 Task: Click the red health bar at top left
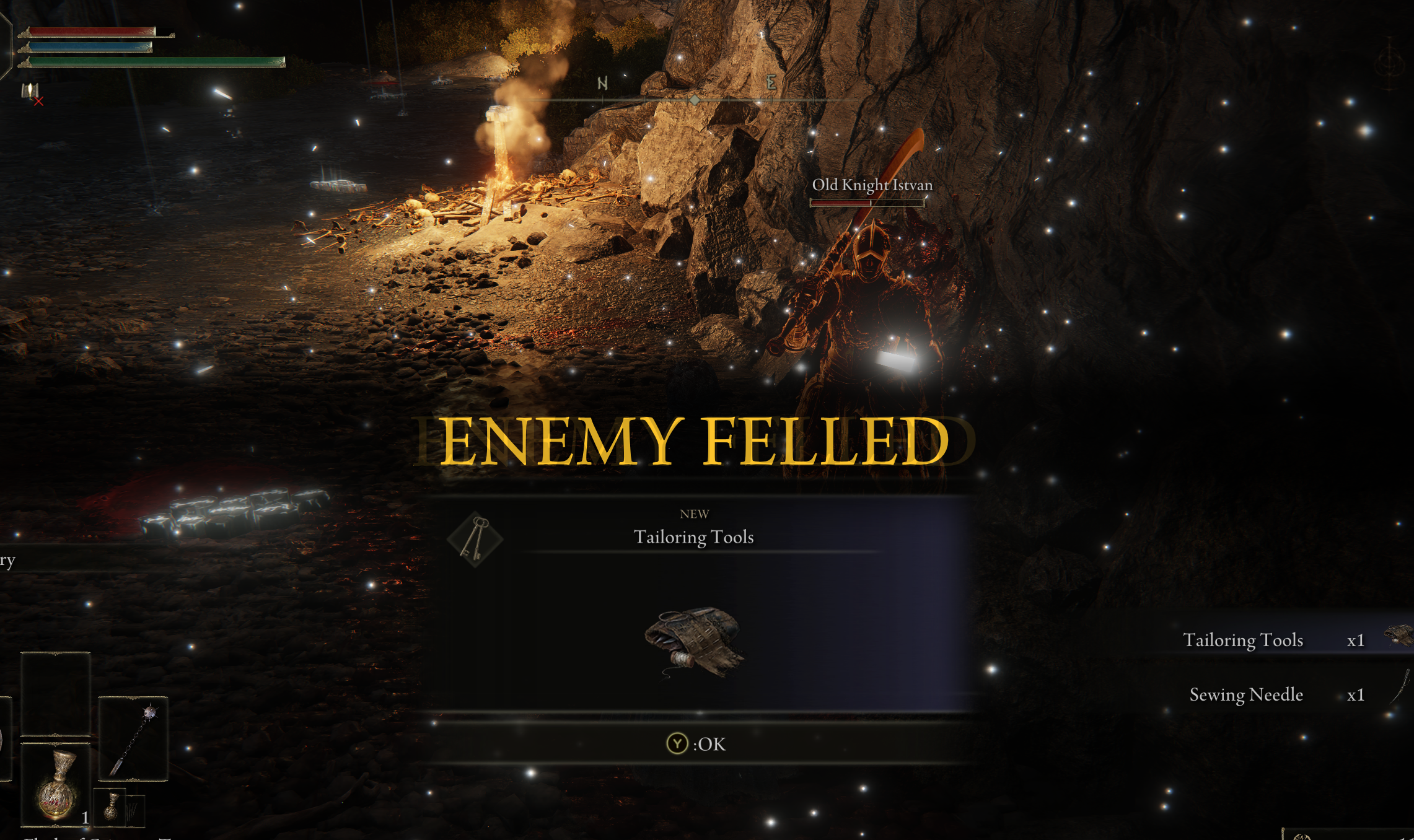90,31
